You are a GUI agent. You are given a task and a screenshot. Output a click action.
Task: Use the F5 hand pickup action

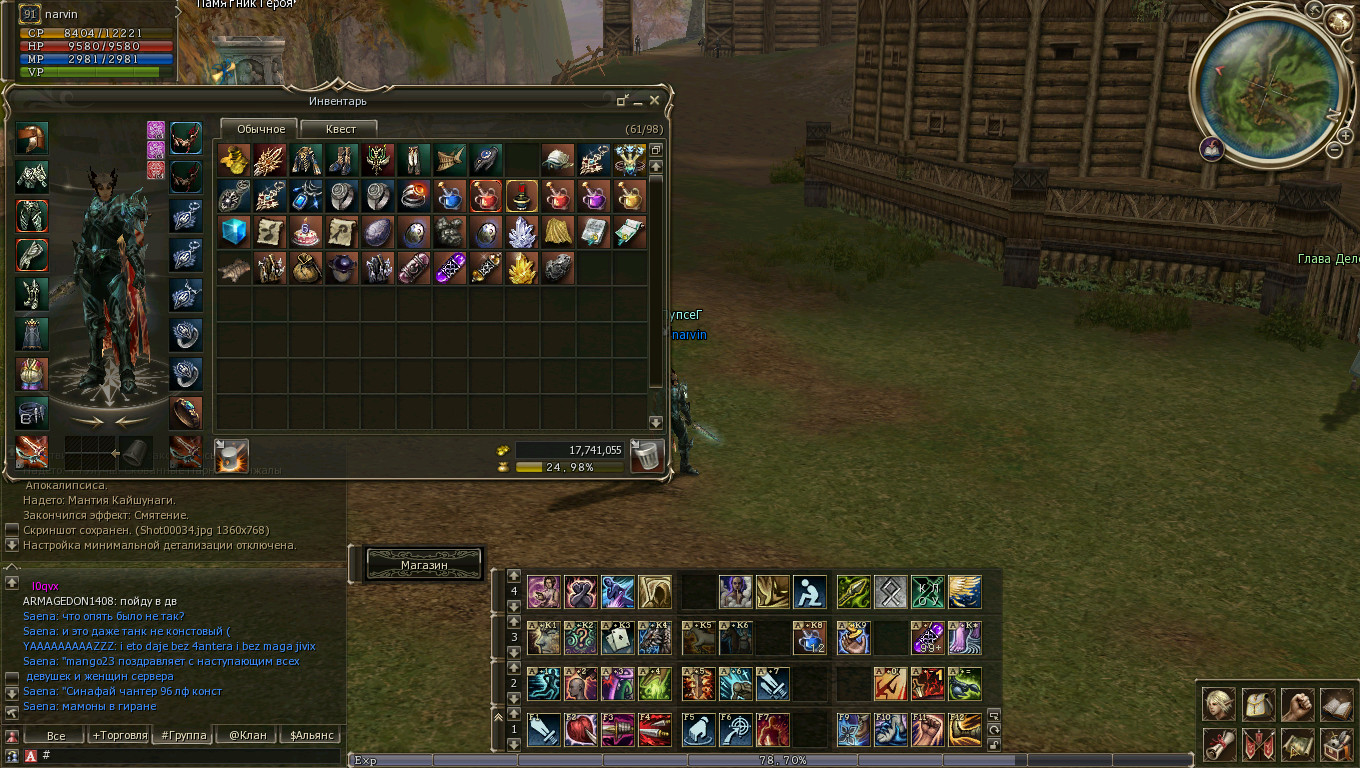(698, 729)
